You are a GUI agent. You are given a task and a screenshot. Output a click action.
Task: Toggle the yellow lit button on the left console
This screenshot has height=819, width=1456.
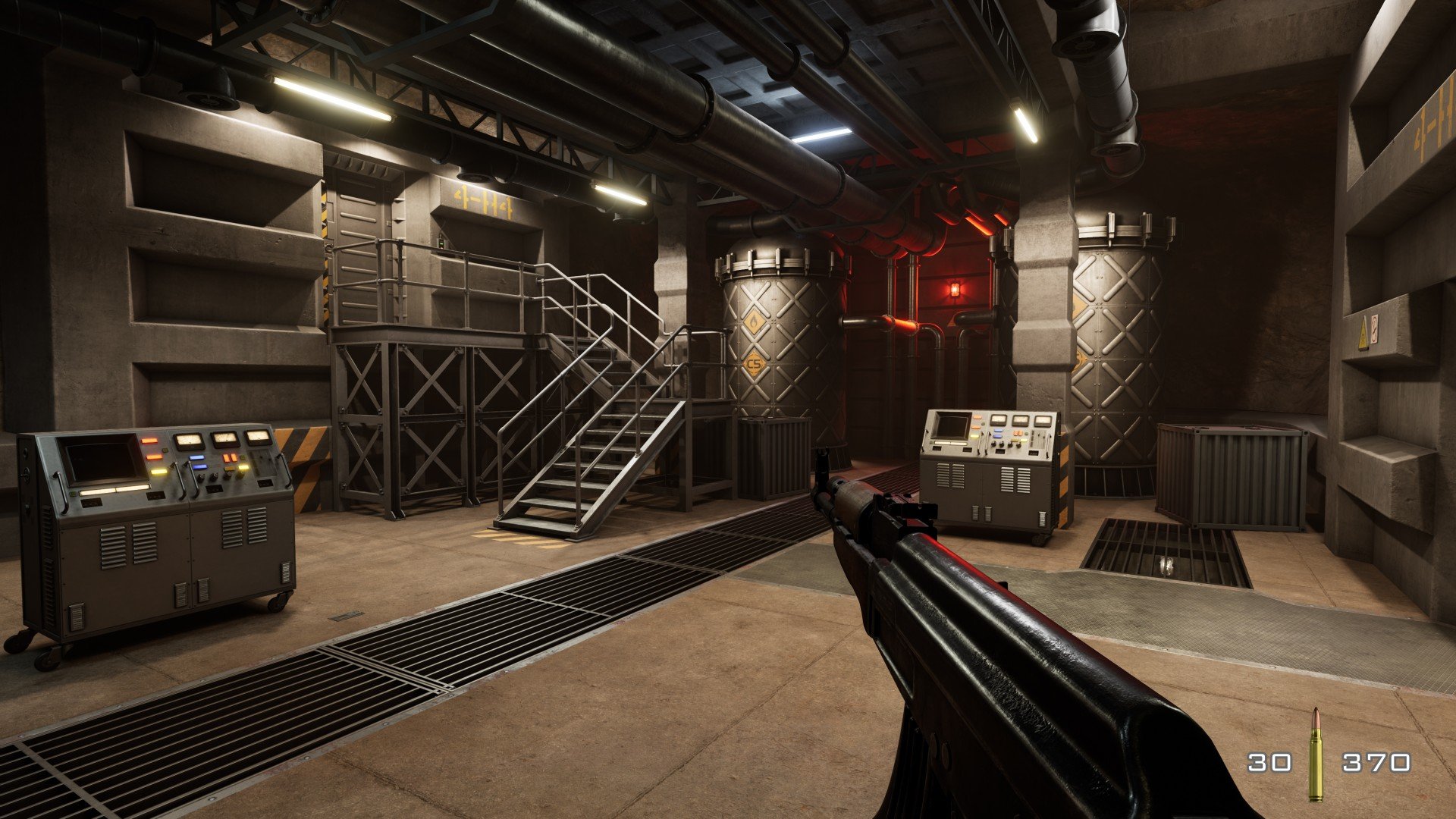158,472
